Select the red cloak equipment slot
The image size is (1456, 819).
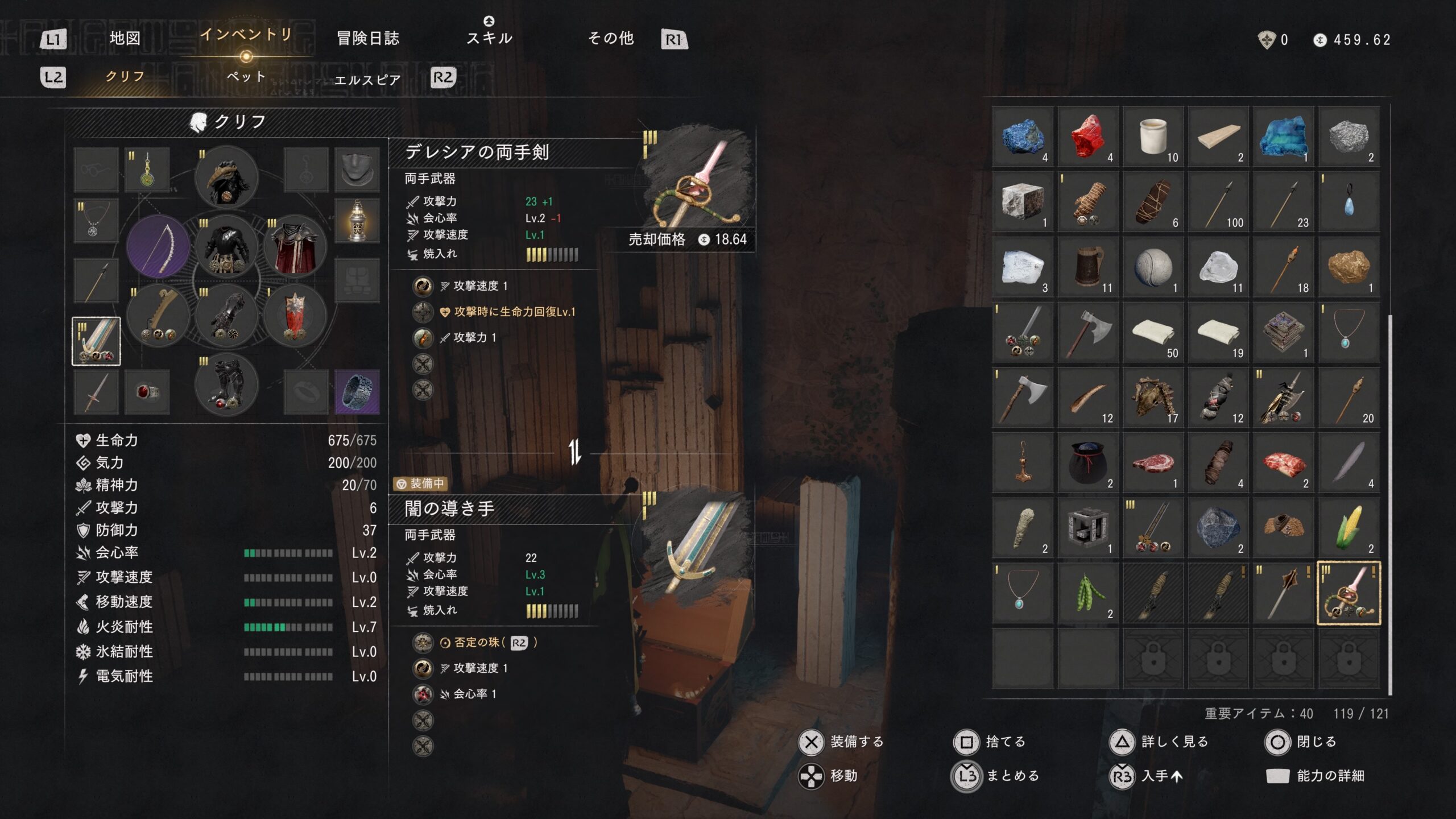click(295, 246)
